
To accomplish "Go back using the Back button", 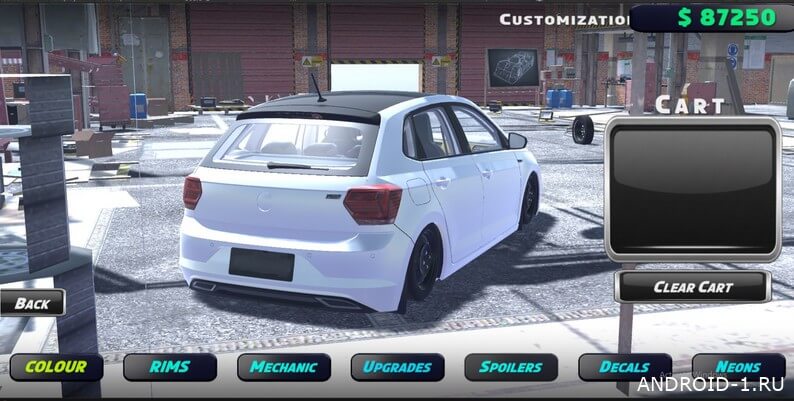I will (32, 303).
